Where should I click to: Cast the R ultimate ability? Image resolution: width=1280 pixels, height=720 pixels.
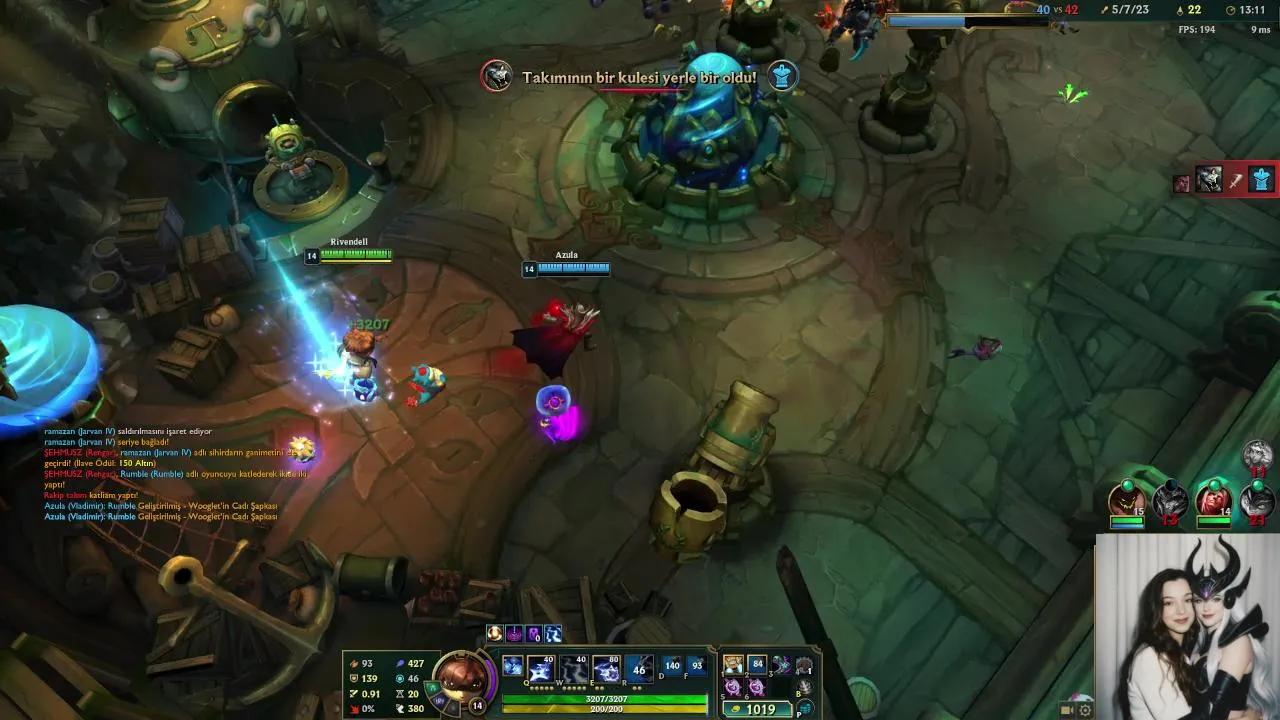pos(638,668)
